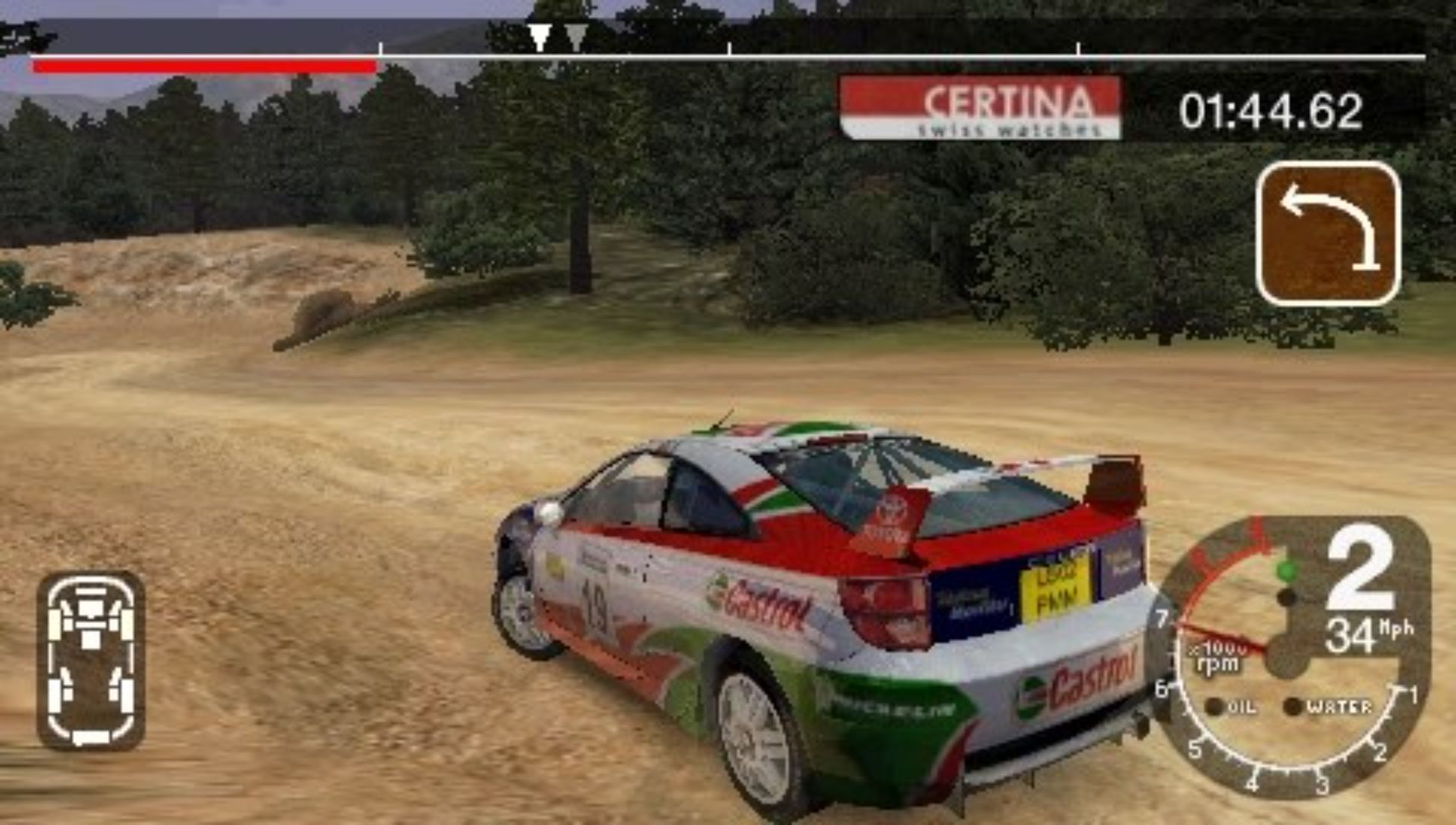This screenshot has width=1456, height=825.
Task: Select the white triangle marker on the progress track
Action: click(539, 36)
